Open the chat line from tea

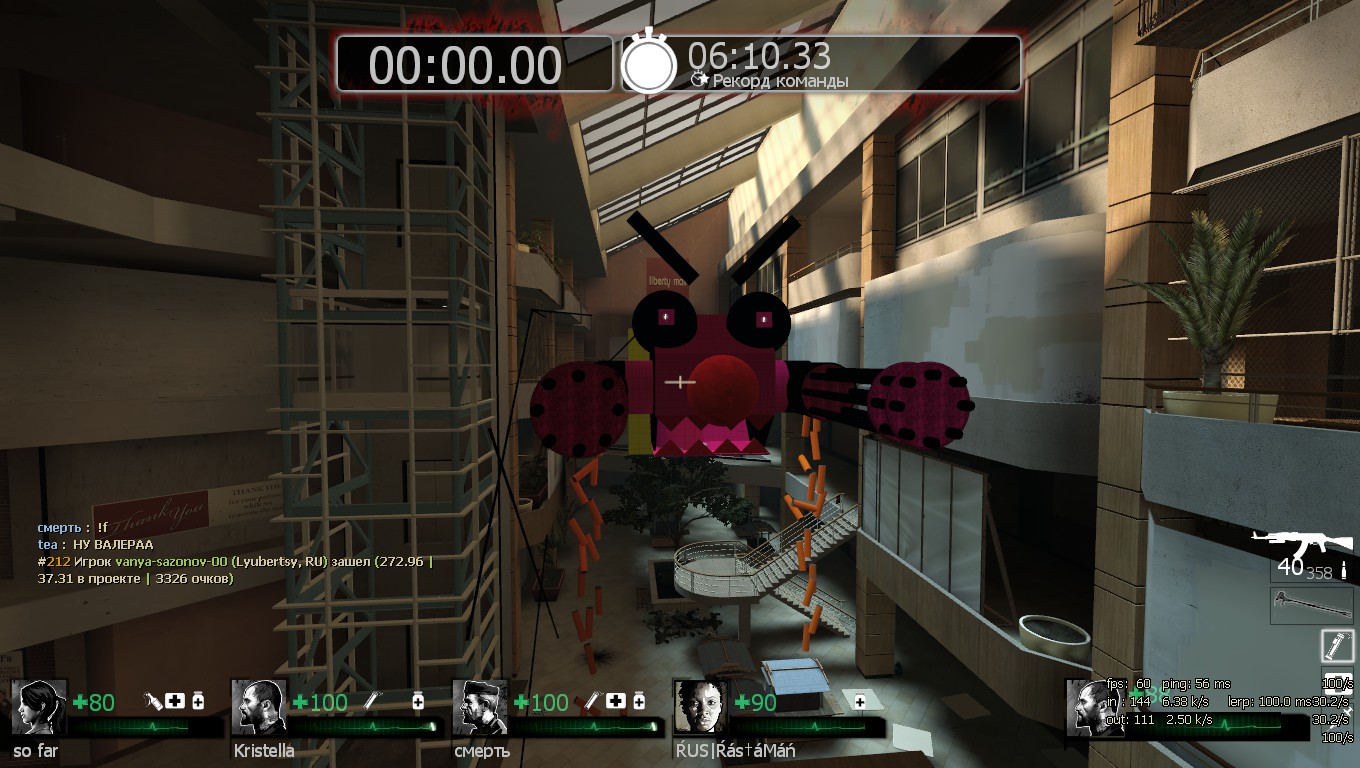click(96, 544)
